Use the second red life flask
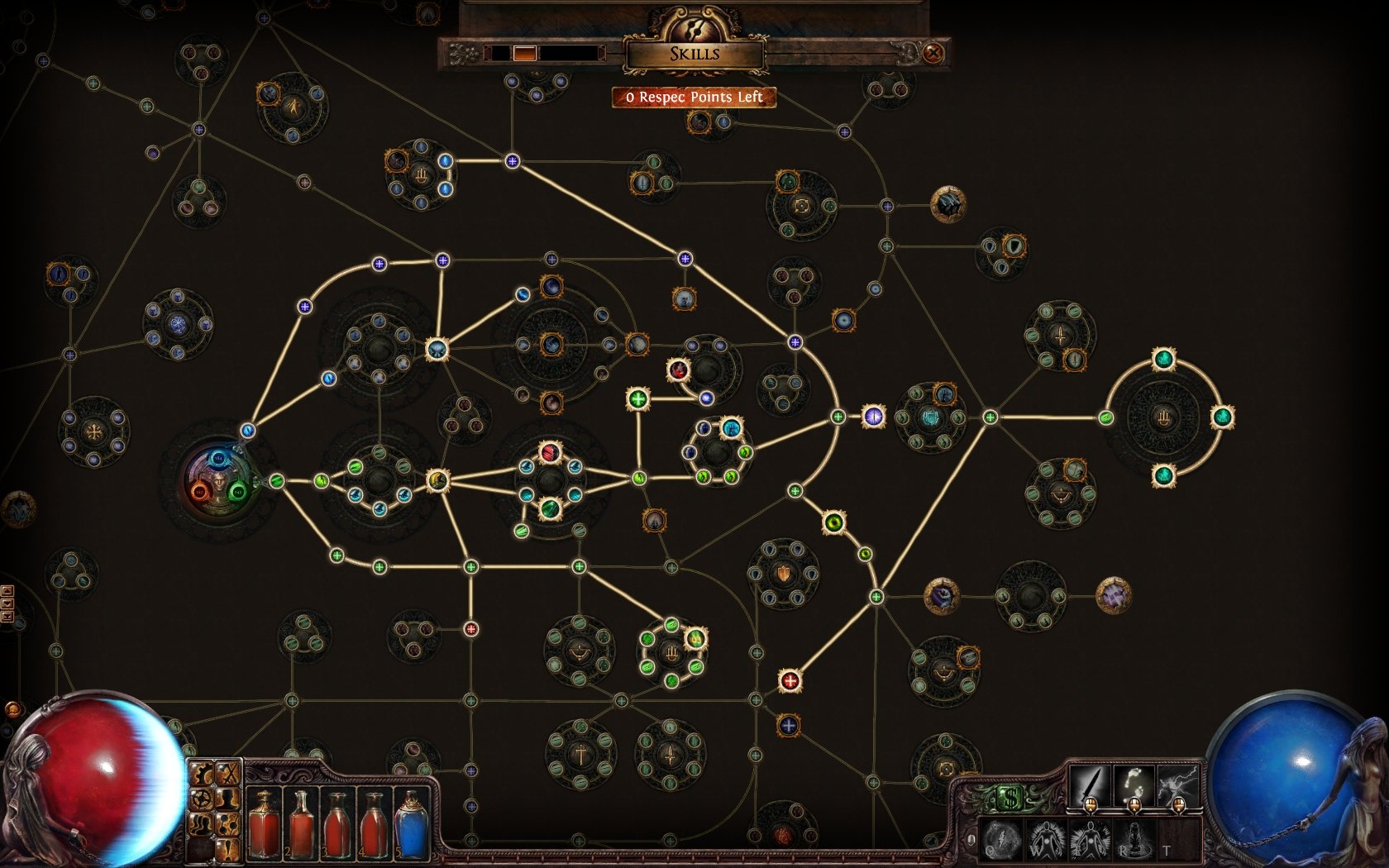 pos(301,823)
